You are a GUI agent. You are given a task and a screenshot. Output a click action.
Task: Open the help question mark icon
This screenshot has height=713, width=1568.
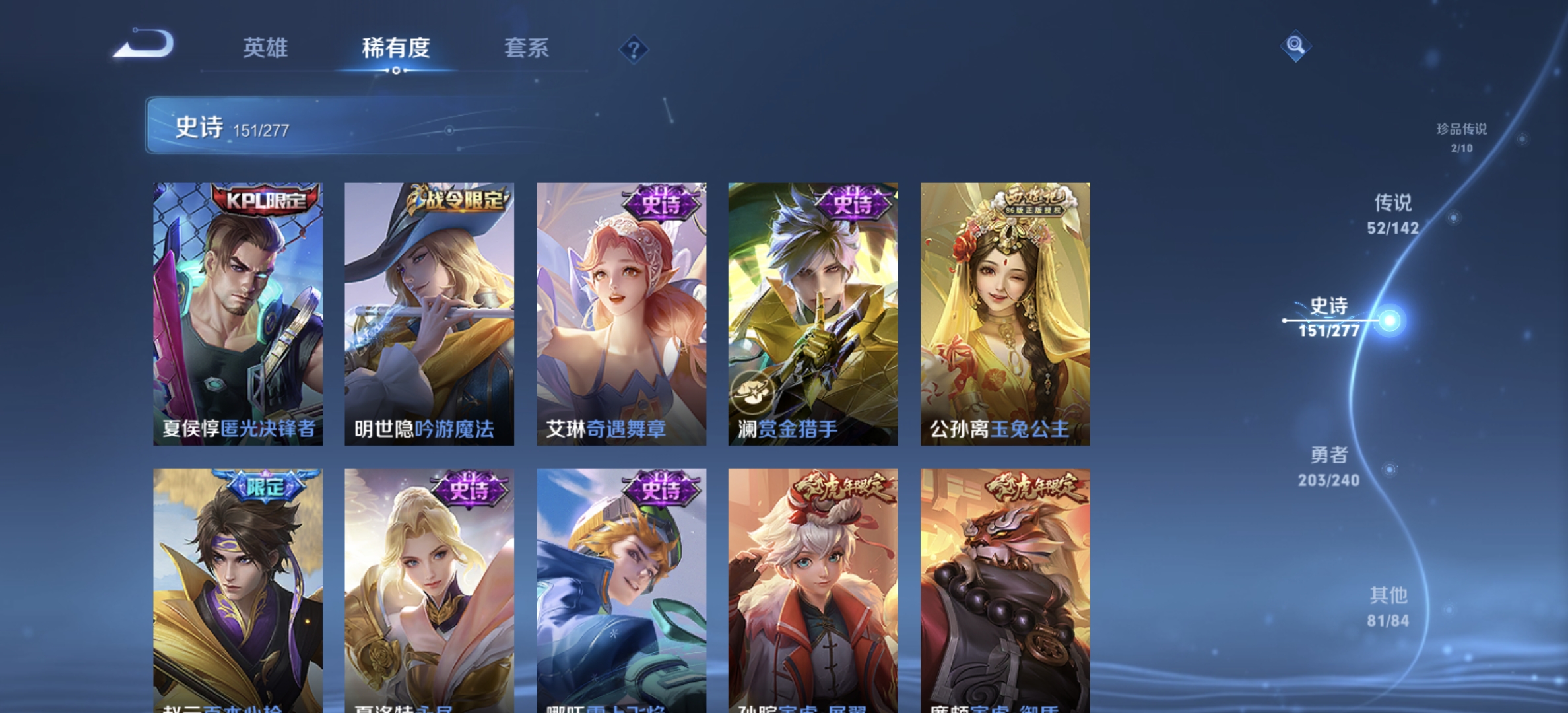(634, 49)
